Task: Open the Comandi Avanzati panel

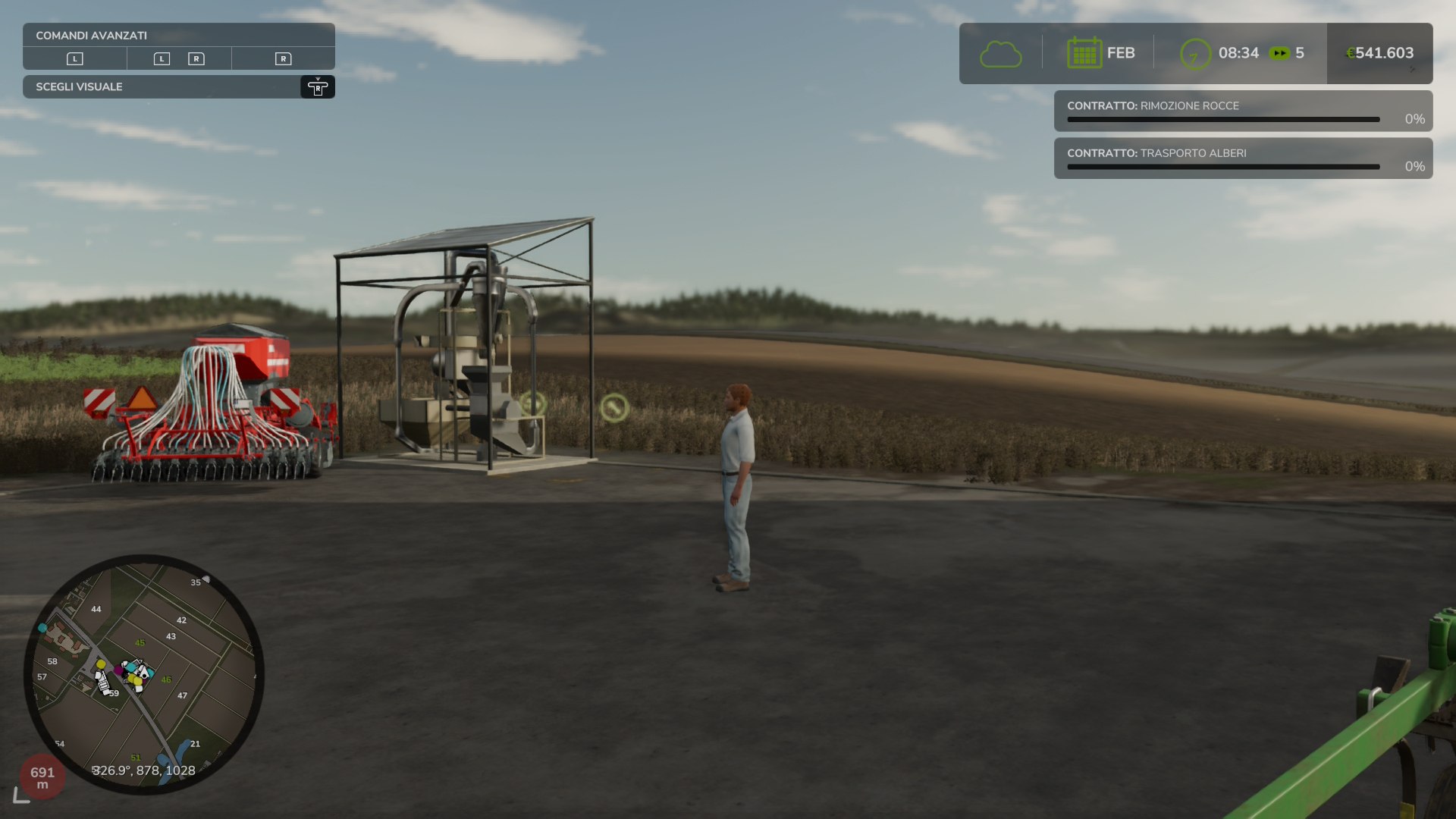Action: coord(178,36)
